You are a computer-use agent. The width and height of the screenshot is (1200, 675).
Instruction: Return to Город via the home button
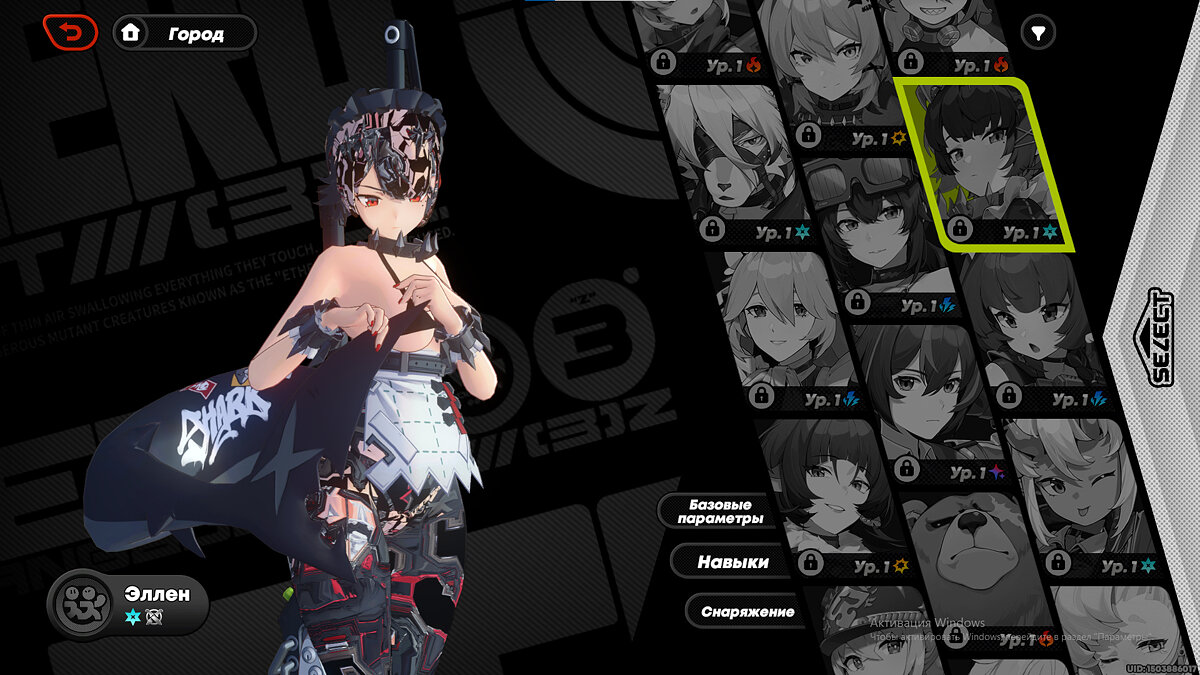click(x=184, y=33)
